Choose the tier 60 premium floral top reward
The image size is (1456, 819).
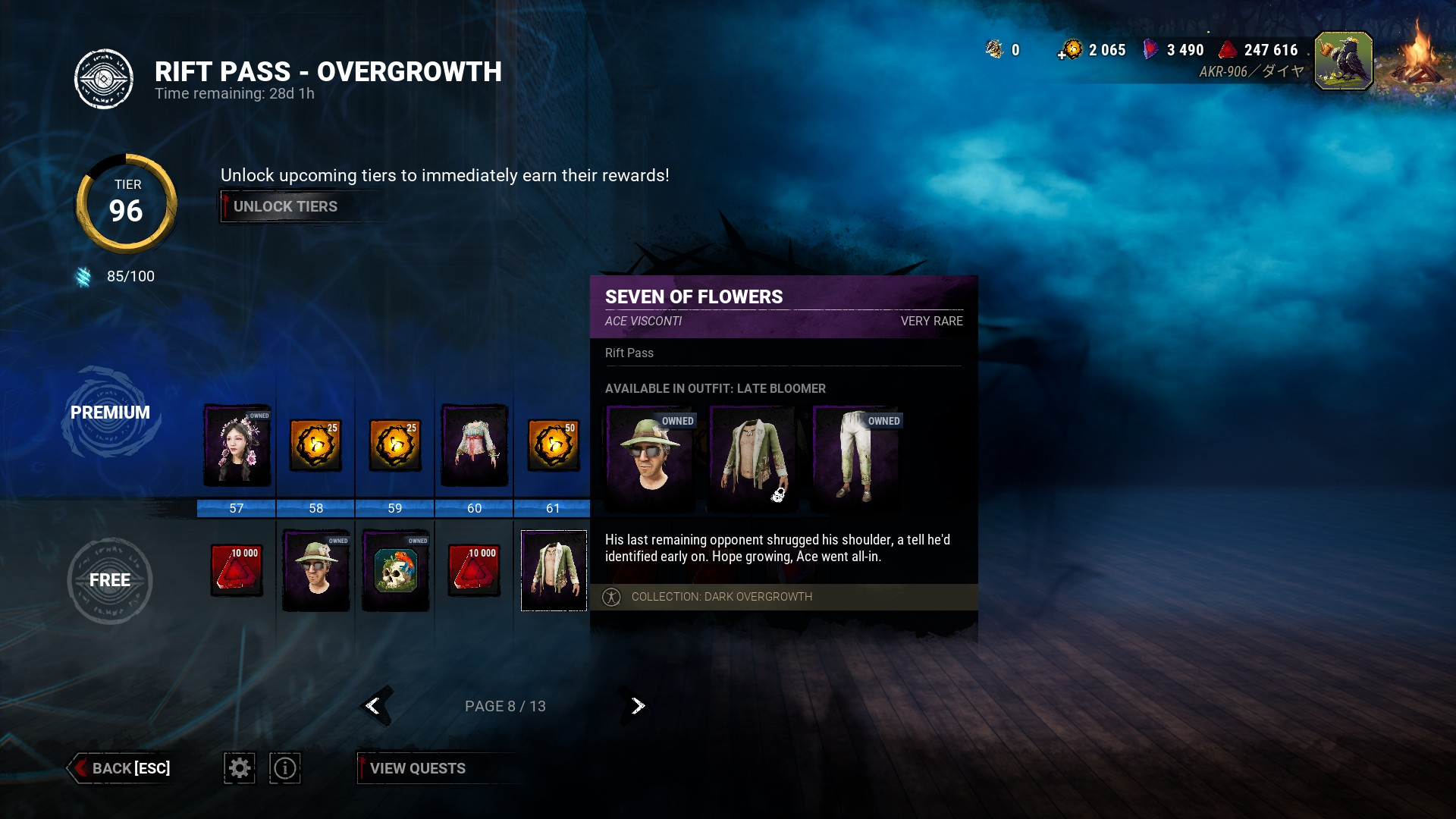click(x=475, y=445)
